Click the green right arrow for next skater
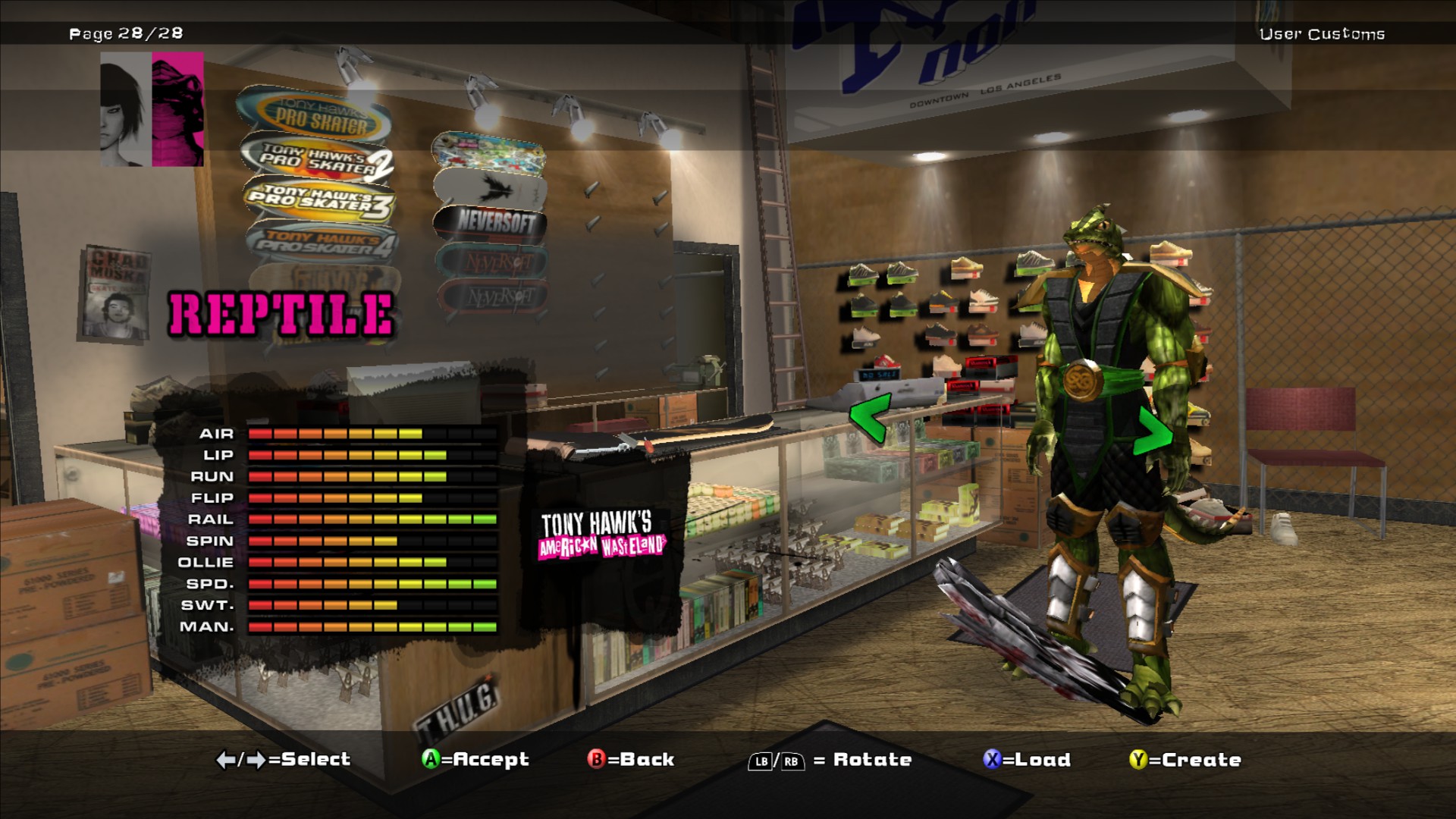The image size is (1456, 819). pyautogui.click(x=1153, y=431)
